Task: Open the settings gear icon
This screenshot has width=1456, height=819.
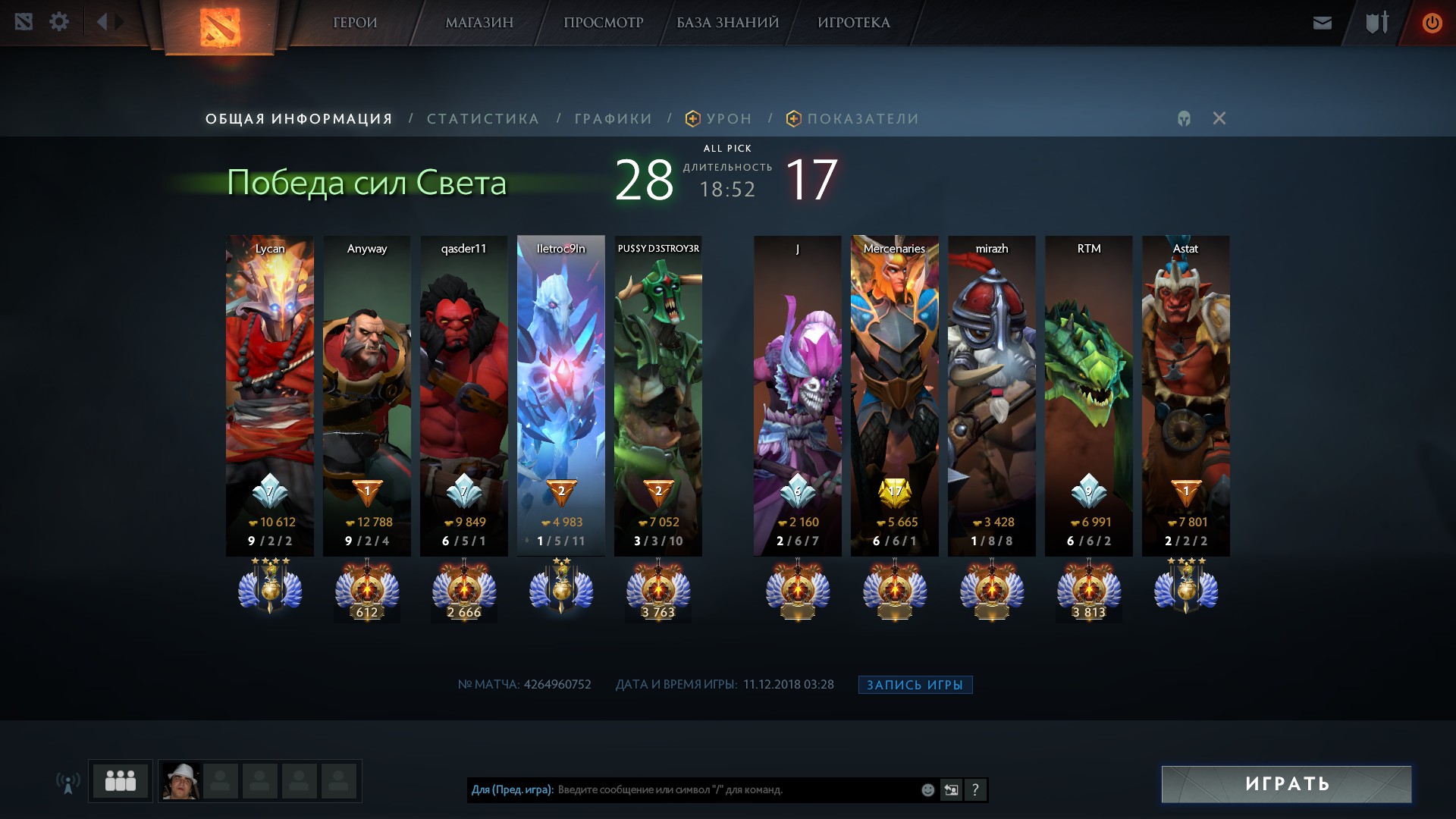Action: click(x=59, y=22)
